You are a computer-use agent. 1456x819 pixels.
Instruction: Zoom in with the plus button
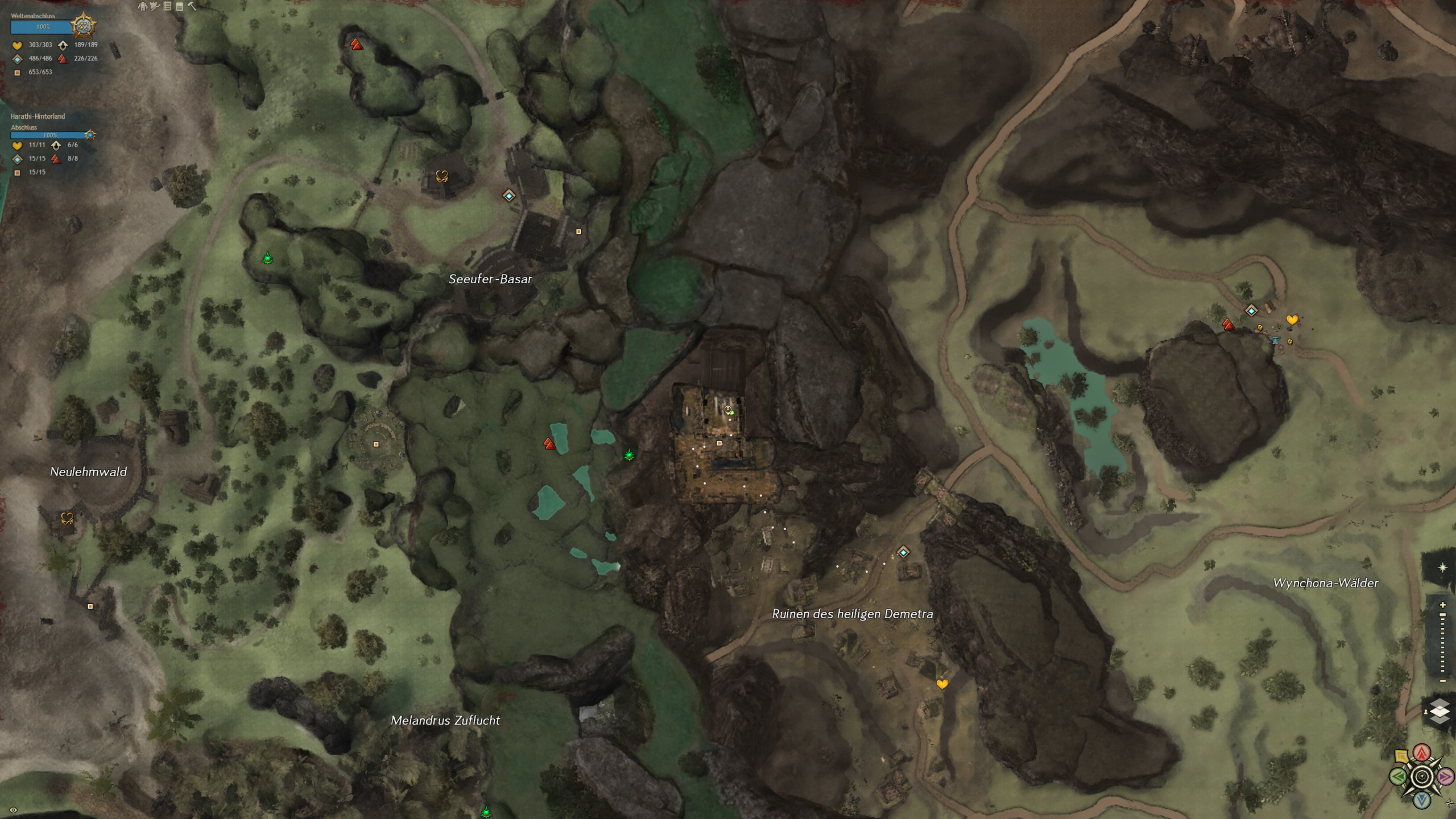tap(1442, 605)
